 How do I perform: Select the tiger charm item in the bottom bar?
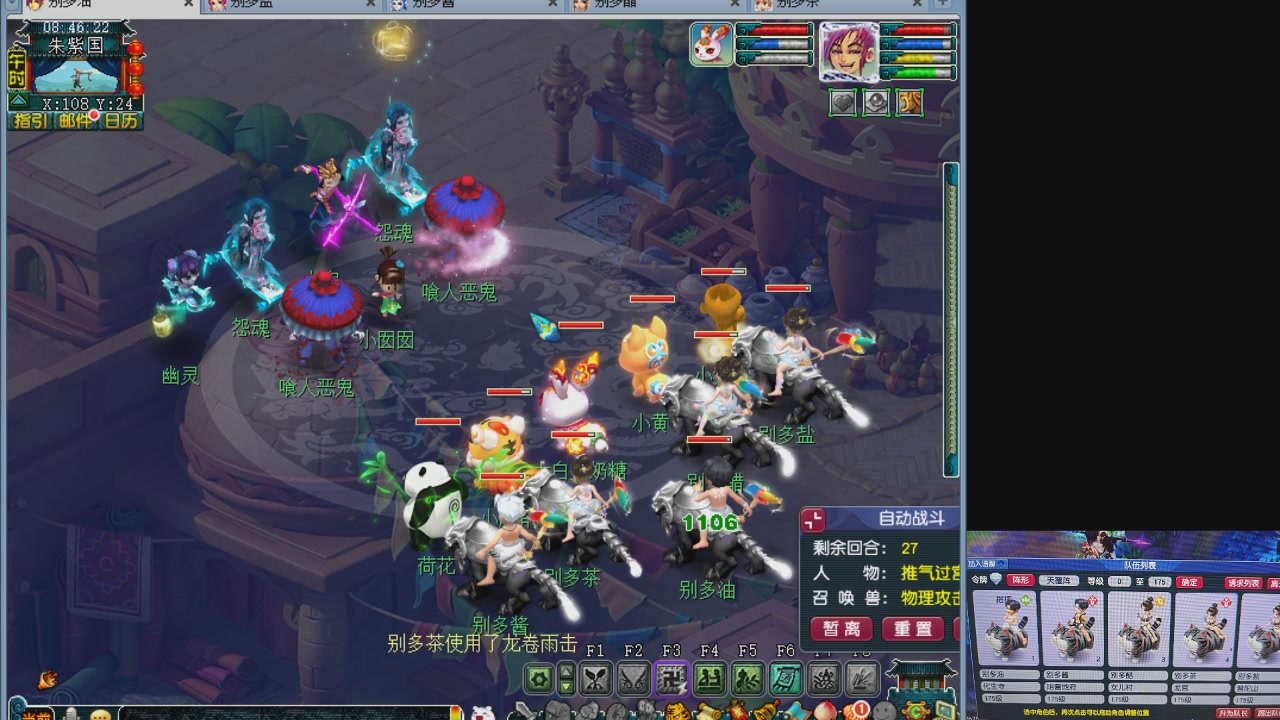coord(677,712)
